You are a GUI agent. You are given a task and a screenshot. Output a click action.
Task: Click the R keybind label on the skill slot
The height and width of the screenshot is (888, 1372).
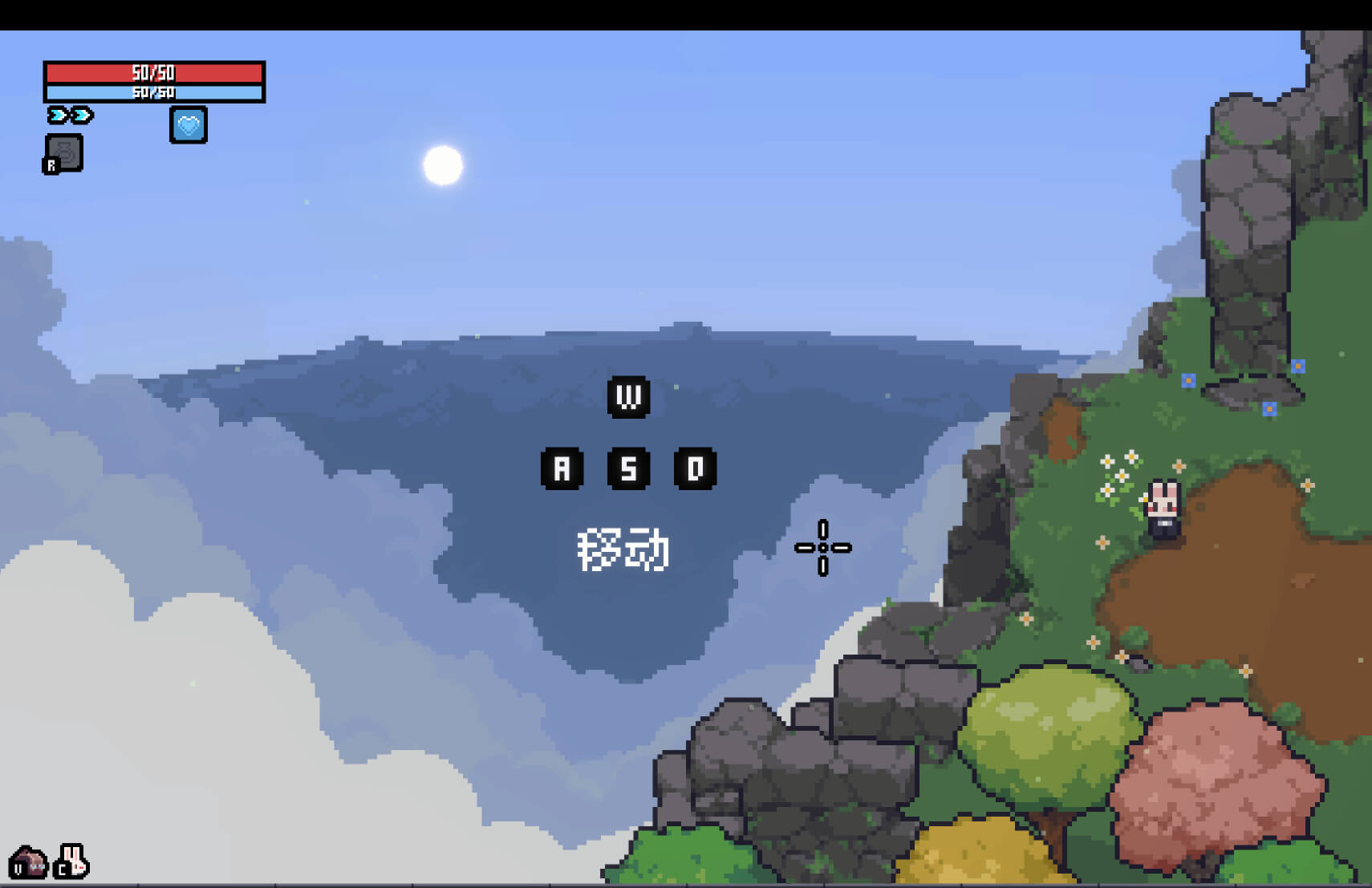(x=51, y=165)
